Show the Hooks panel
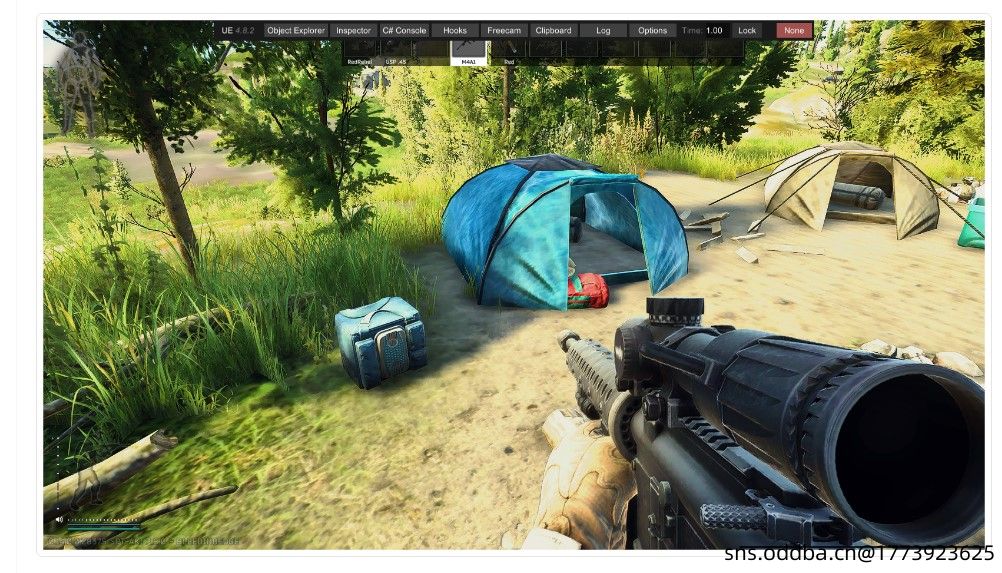Viewport: 1002px width, 573px height. pos(455,31)
